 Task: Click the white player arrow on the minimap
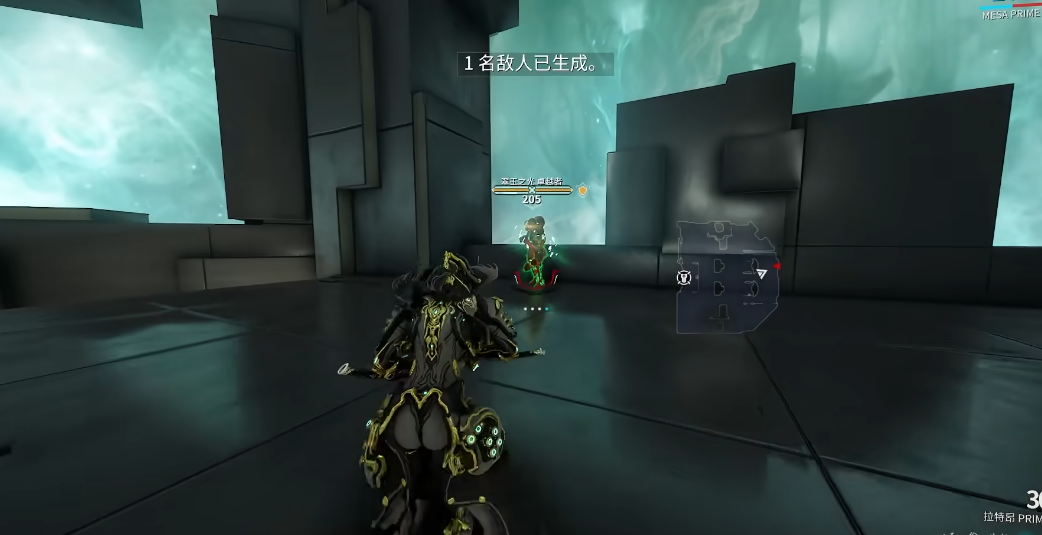click(762, 273)
